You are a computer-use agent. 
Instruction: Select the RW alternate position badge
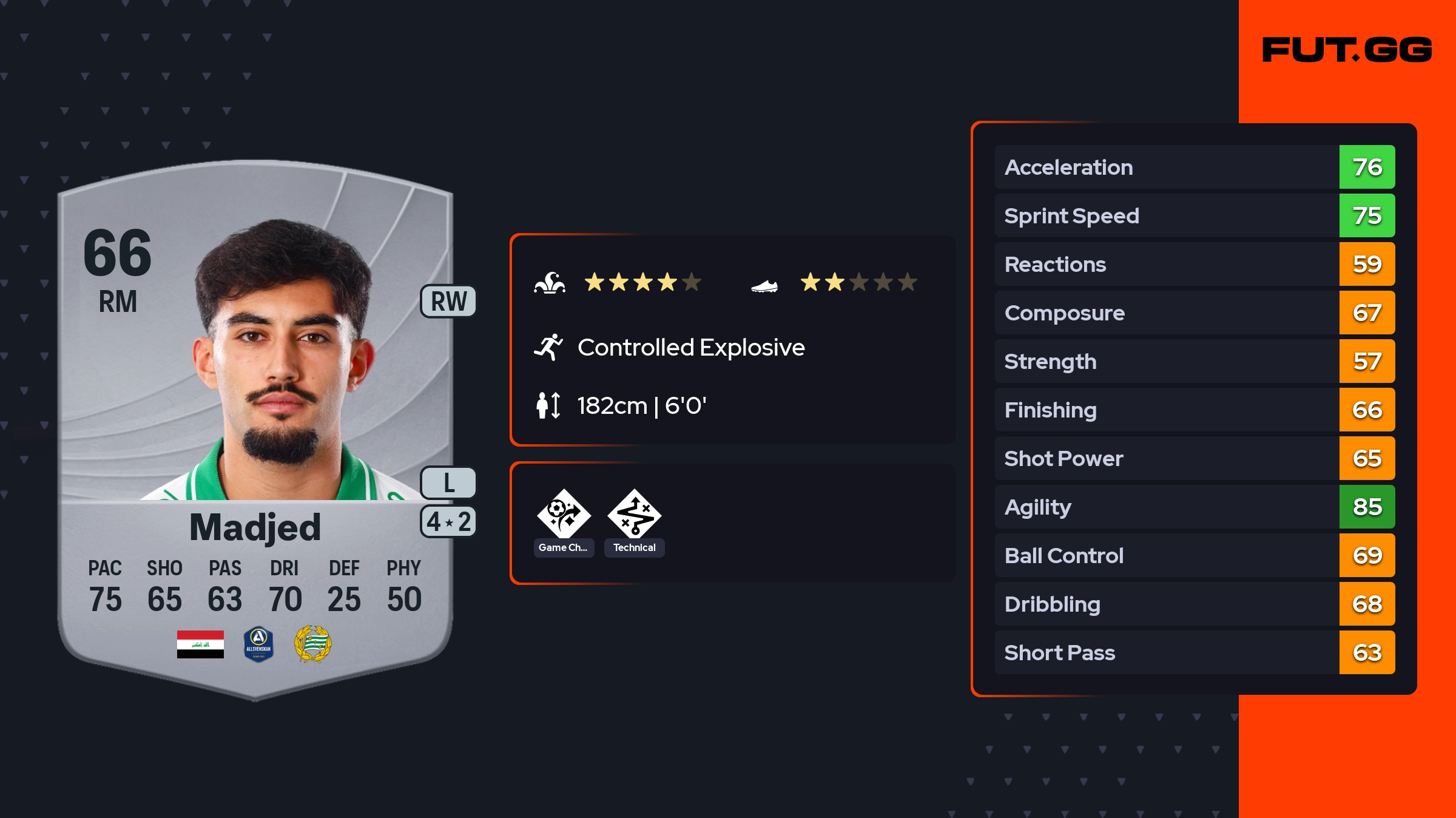click(448, 301)
